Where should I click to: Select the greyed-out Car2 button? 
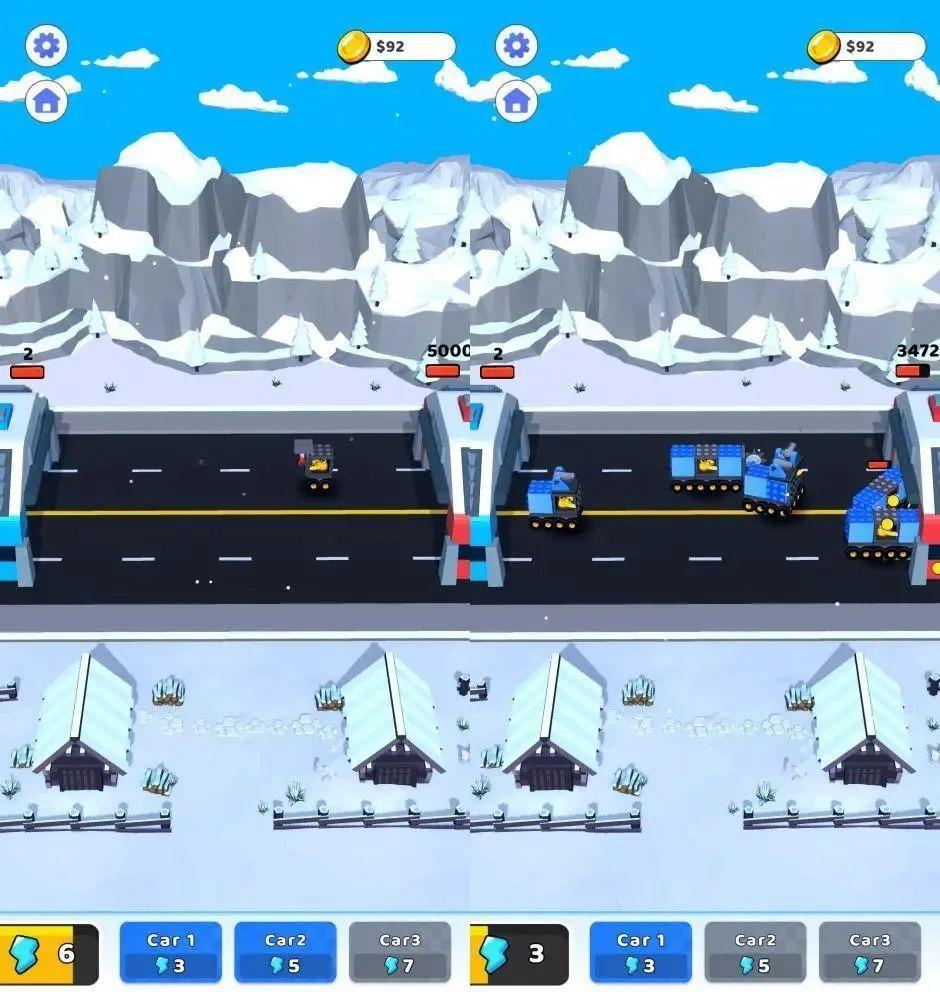click(754, 952)
